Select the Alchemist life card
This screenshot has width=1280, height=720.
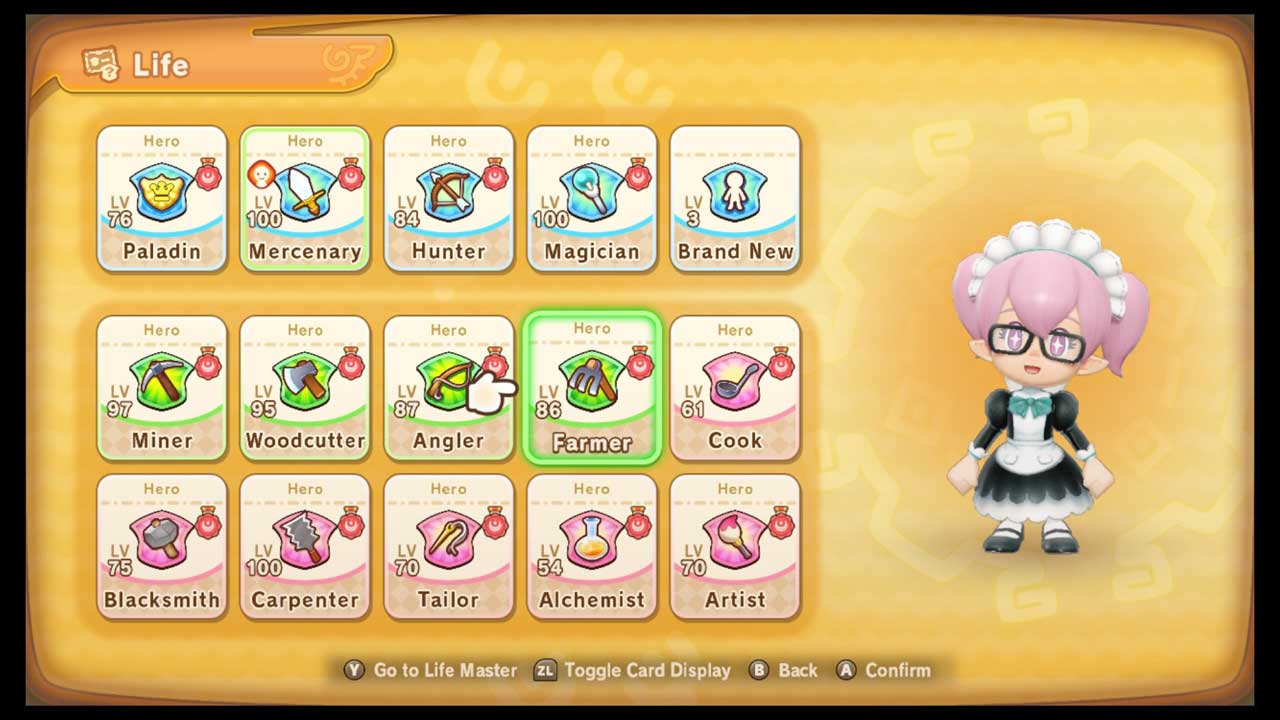pos(592,547)
